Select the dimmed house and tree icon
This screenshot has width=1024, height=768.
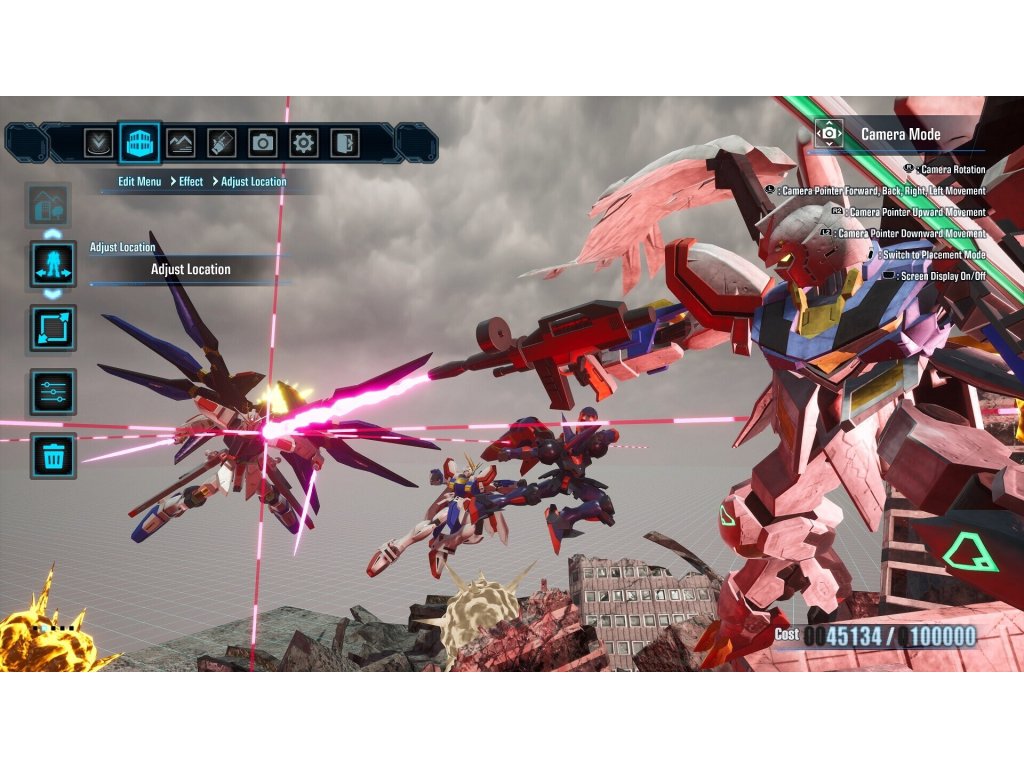(52, 207)
